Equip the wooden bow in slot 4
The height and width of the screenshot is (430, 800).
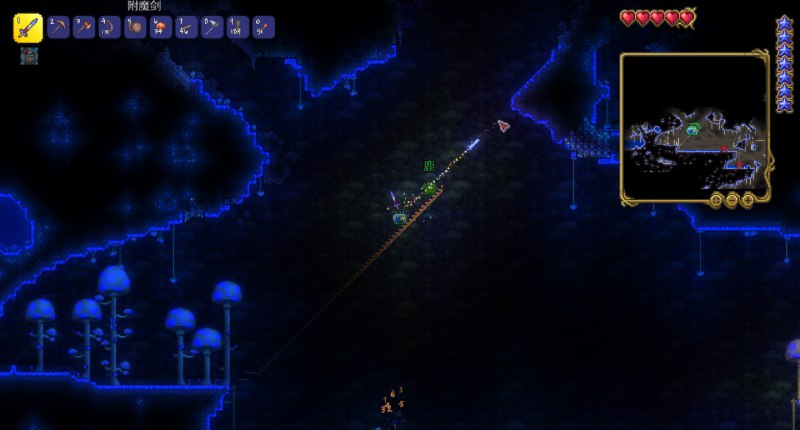[x=110, y=28]
